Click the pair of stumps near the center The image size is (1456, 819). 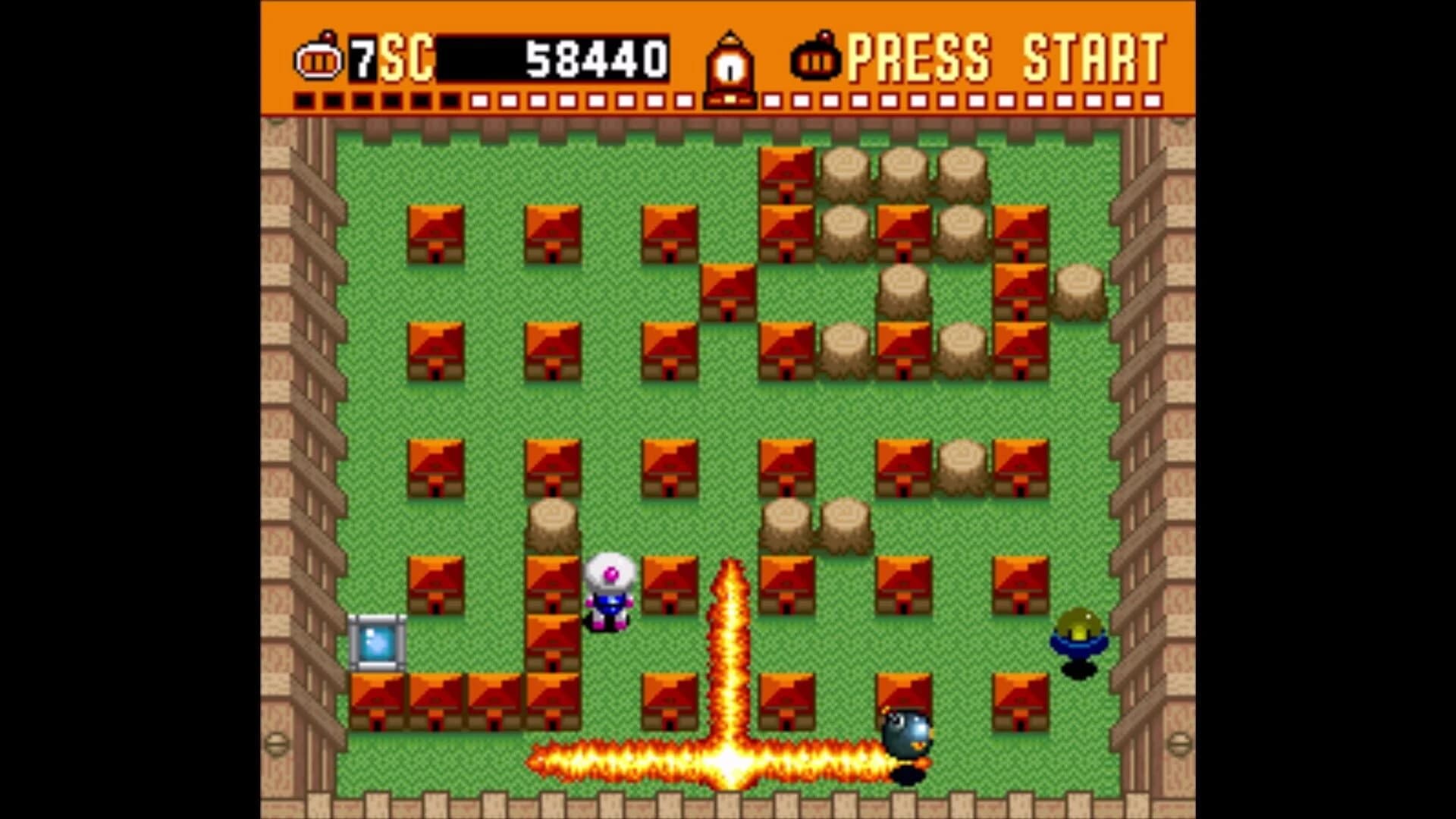click(x=815, y=523)
